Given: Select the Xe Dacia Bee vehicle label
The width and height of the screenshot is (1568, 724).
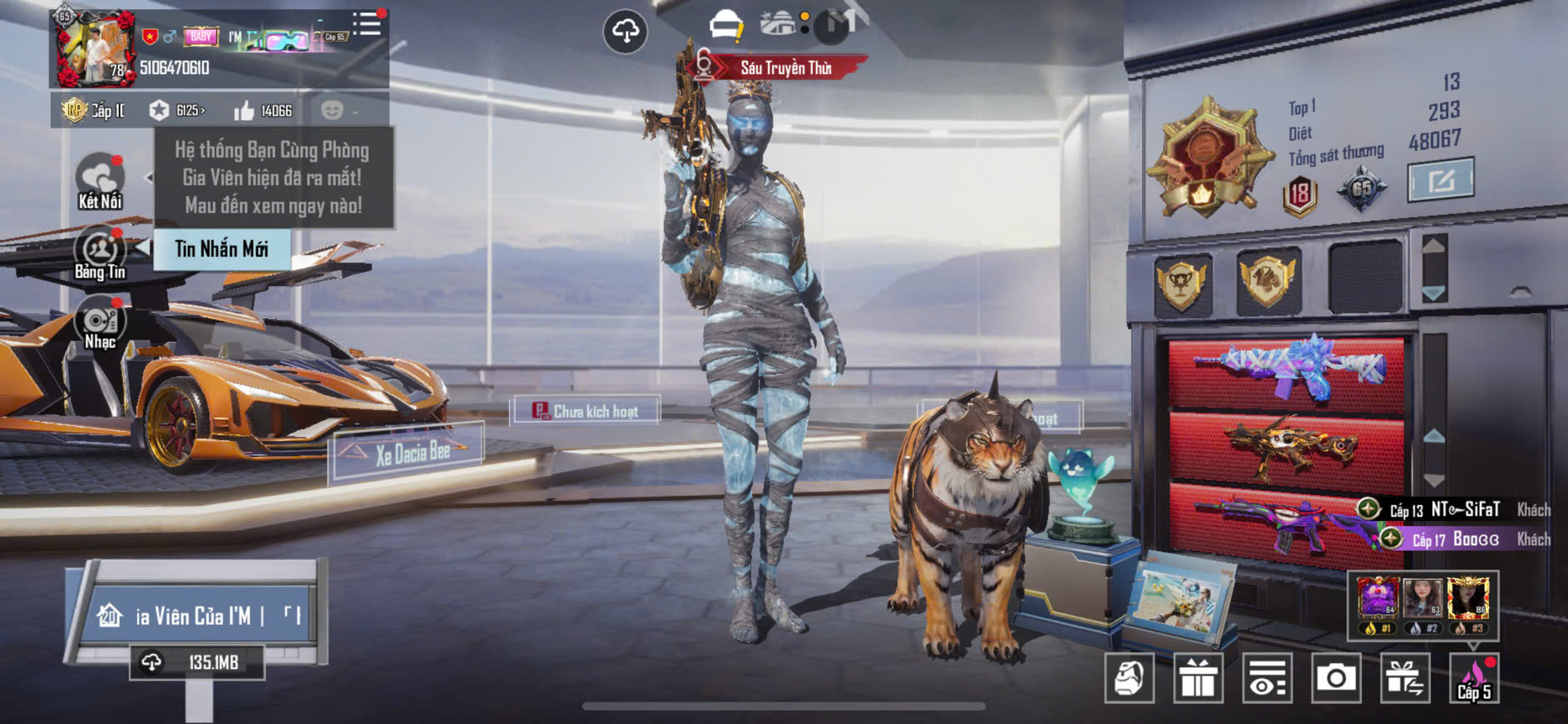Looking at the screenshot, I should 410,453.
